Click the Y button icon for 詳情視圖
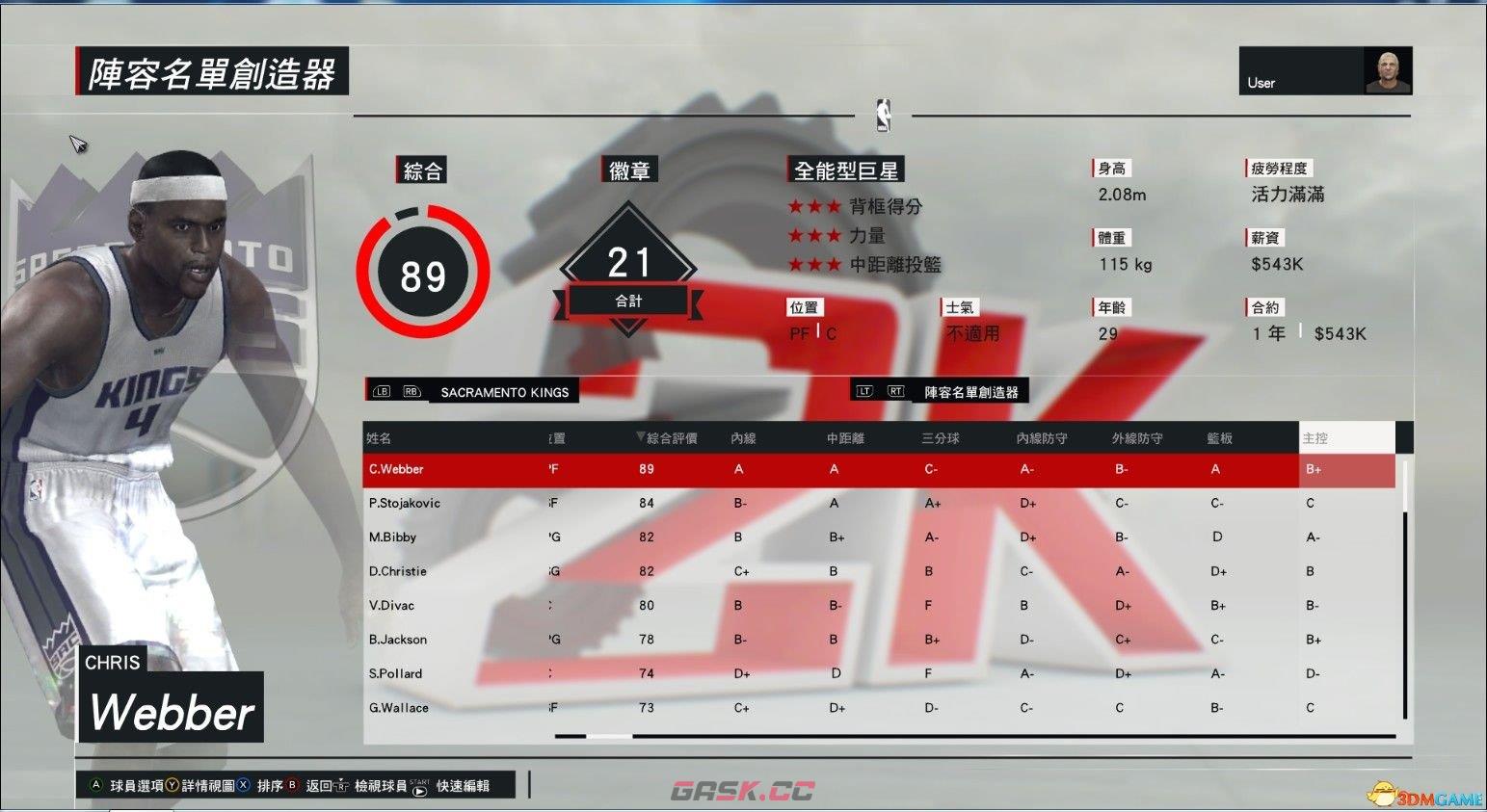 [x=172, y=786]
